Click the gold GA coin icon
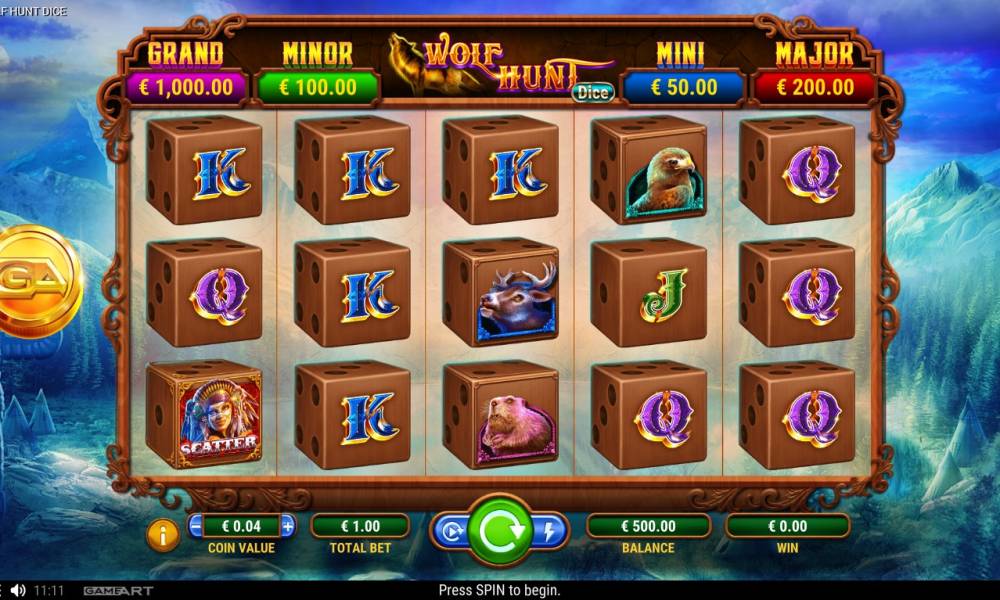Viewport: 1000px width, 600px height. pyautogui.click(x=36, y=281)
